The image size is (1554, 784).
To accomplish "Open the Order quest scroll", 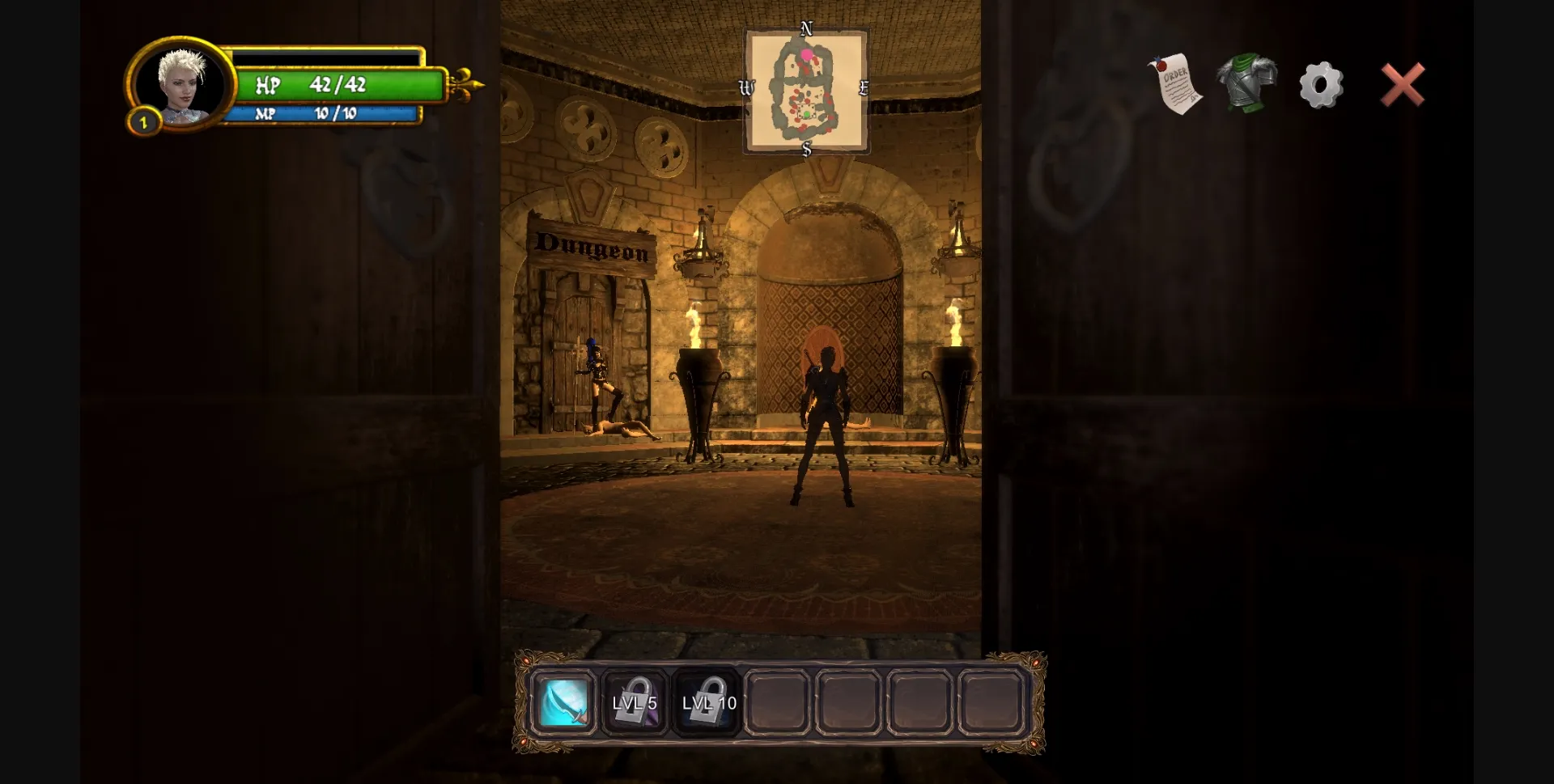I will (1178, 83).
